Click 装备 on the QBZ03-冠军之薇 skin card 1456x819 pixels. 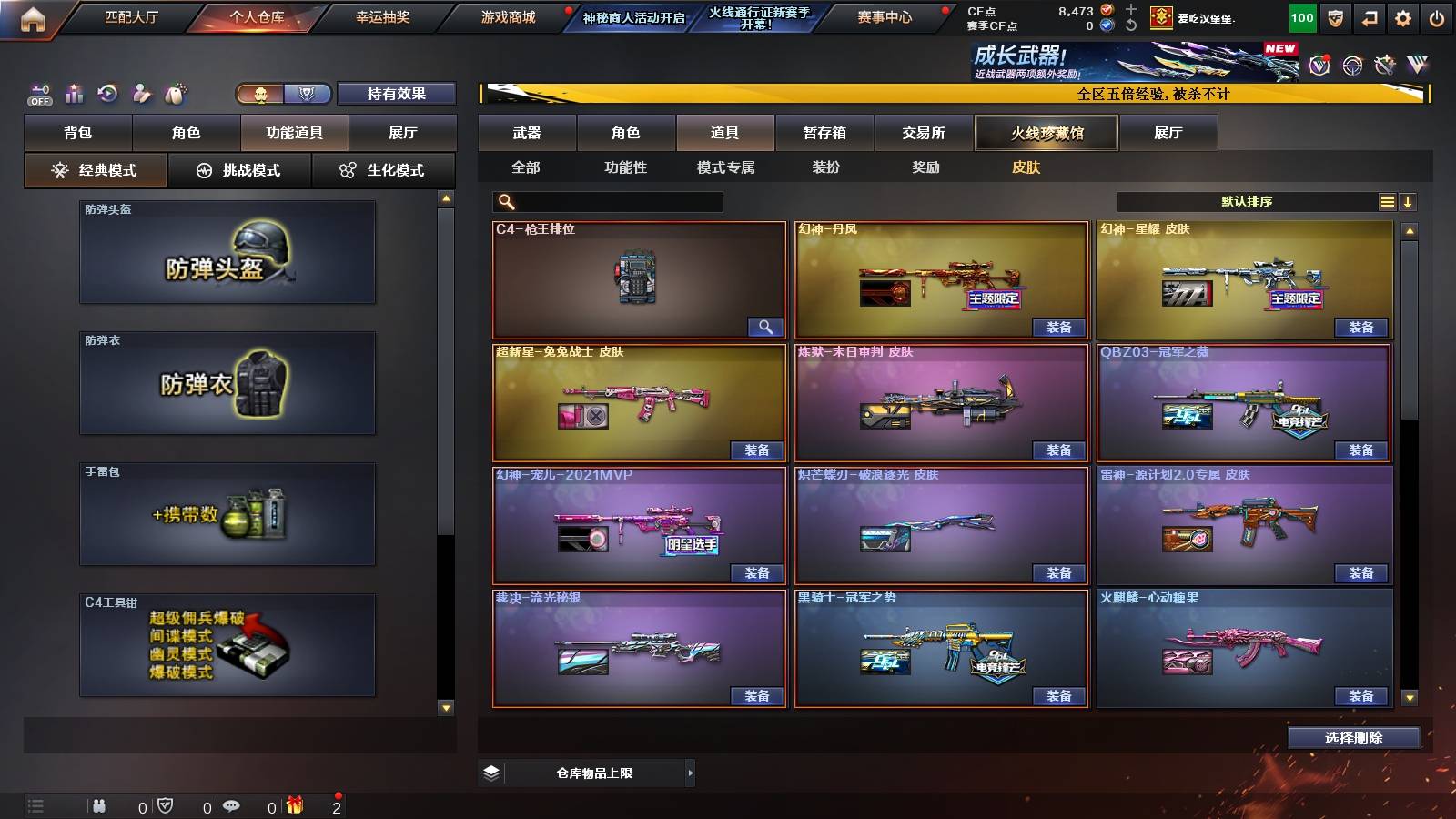(x=1360, y=449)
